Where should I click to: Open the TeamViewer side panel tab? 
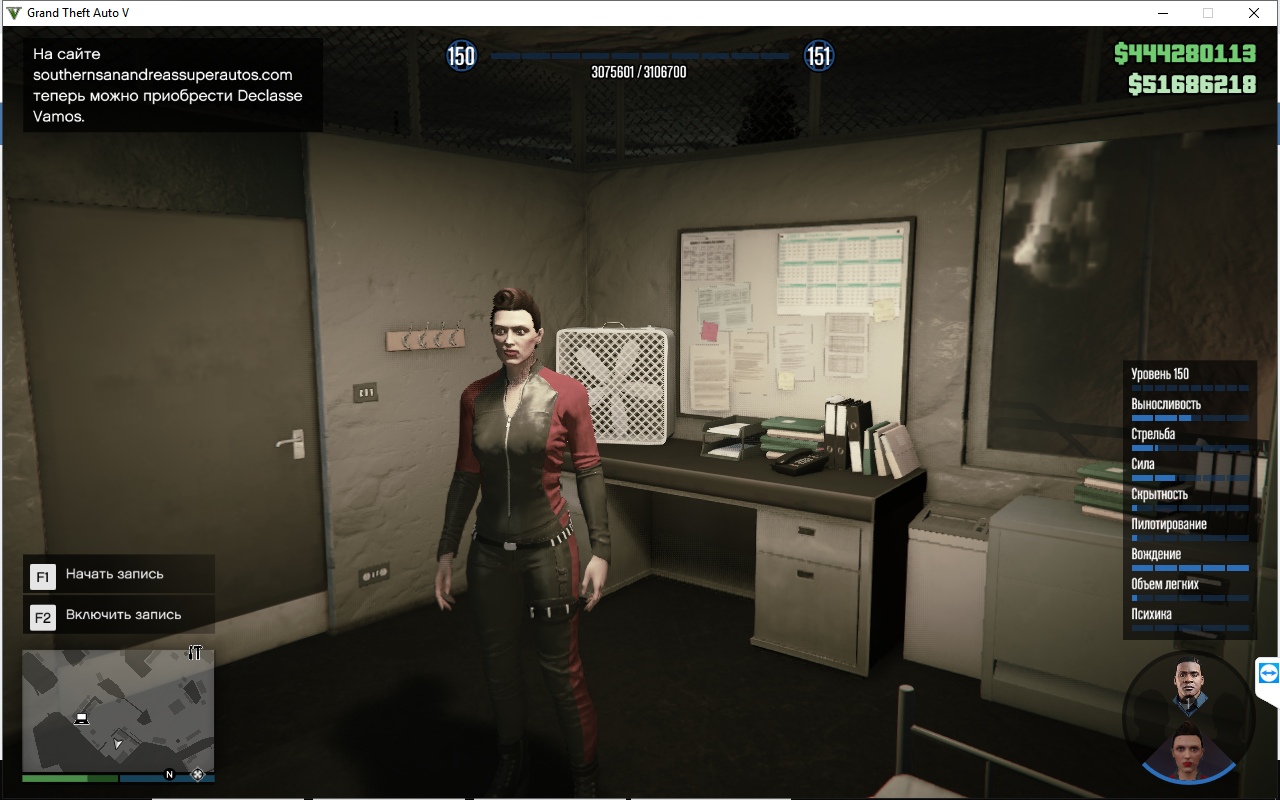click(1268, 674)
